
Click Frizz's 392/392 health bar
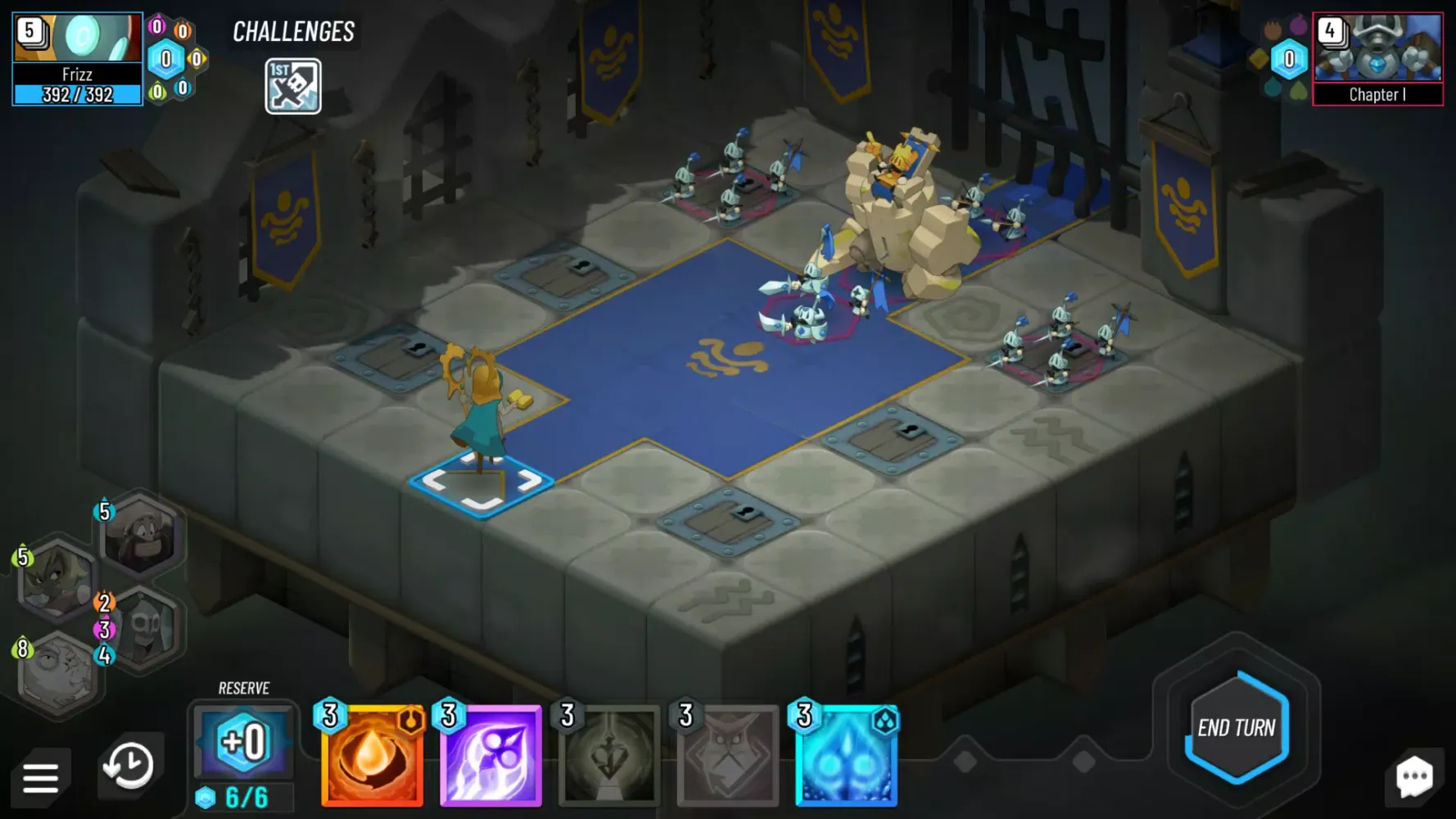click(76, 95)
